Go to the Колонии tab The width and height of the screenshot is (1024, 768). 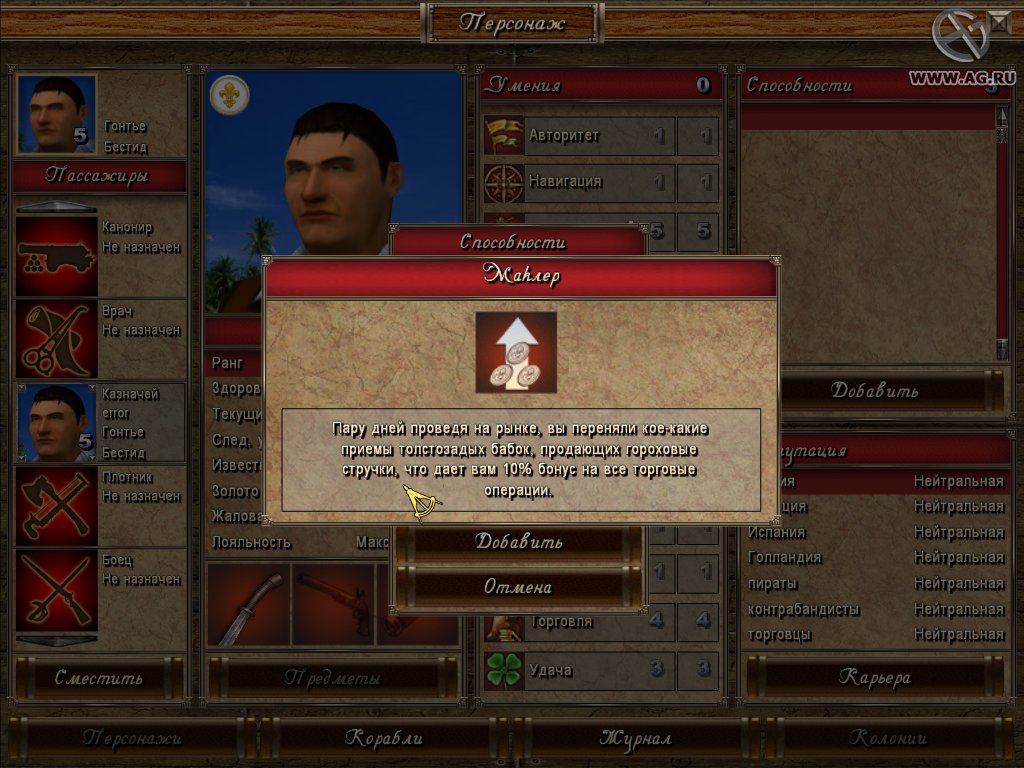pyautogui.click(x=888, y=738)
